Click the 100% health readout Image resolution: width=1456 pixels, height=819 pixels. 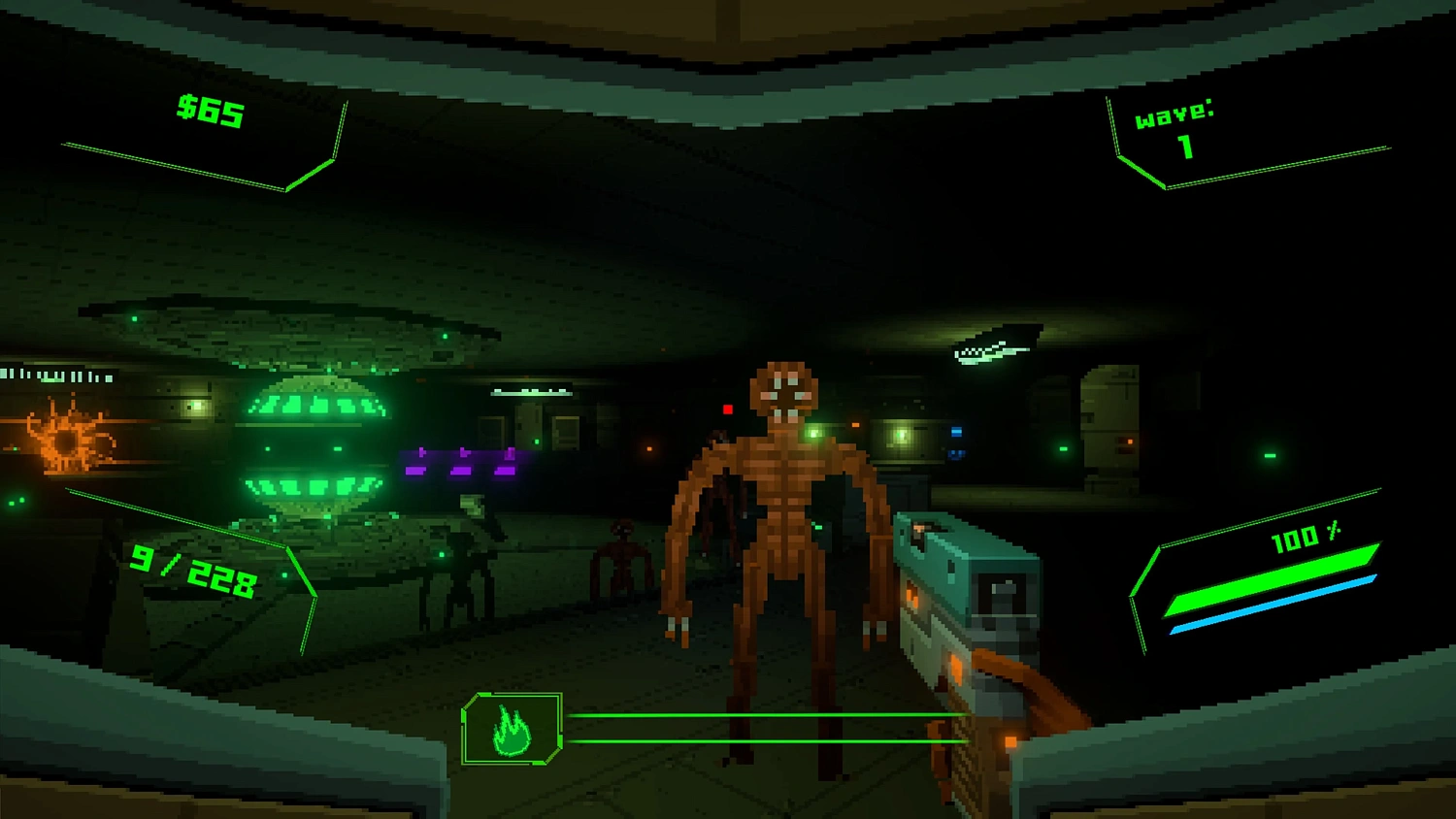point(1306,535)
